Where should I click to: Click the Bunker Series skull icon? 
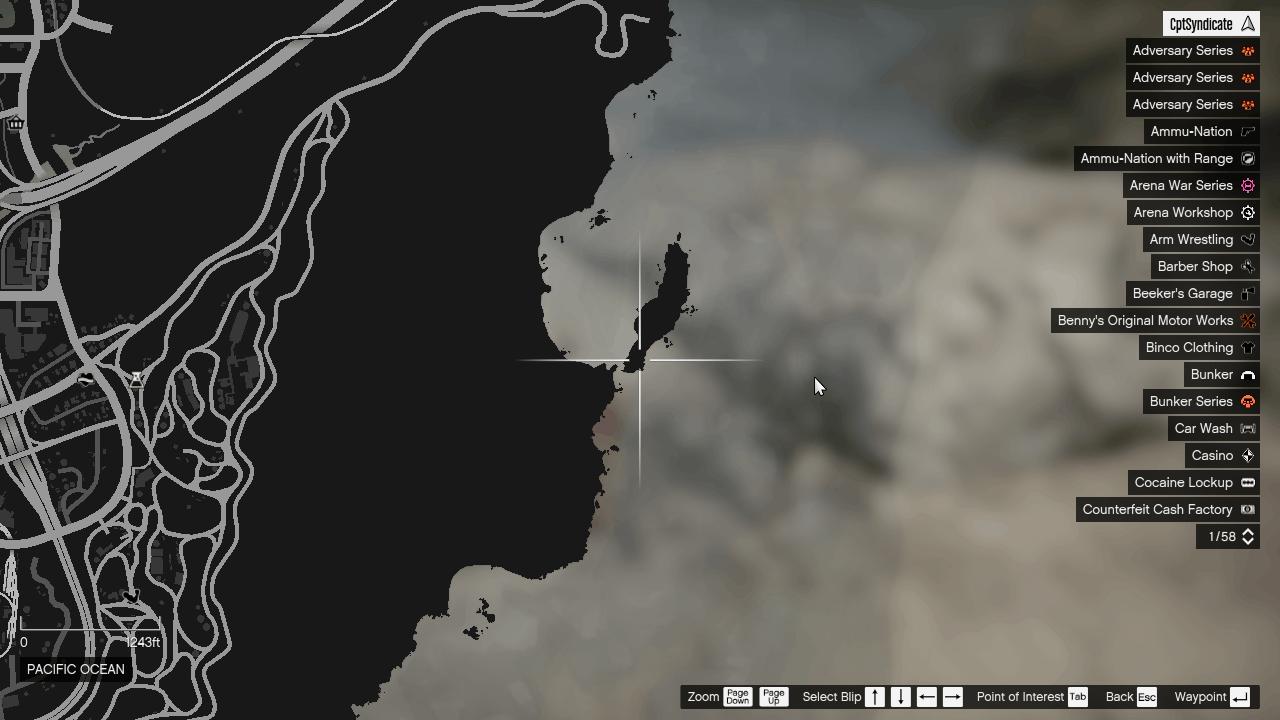click(1247, 401)
